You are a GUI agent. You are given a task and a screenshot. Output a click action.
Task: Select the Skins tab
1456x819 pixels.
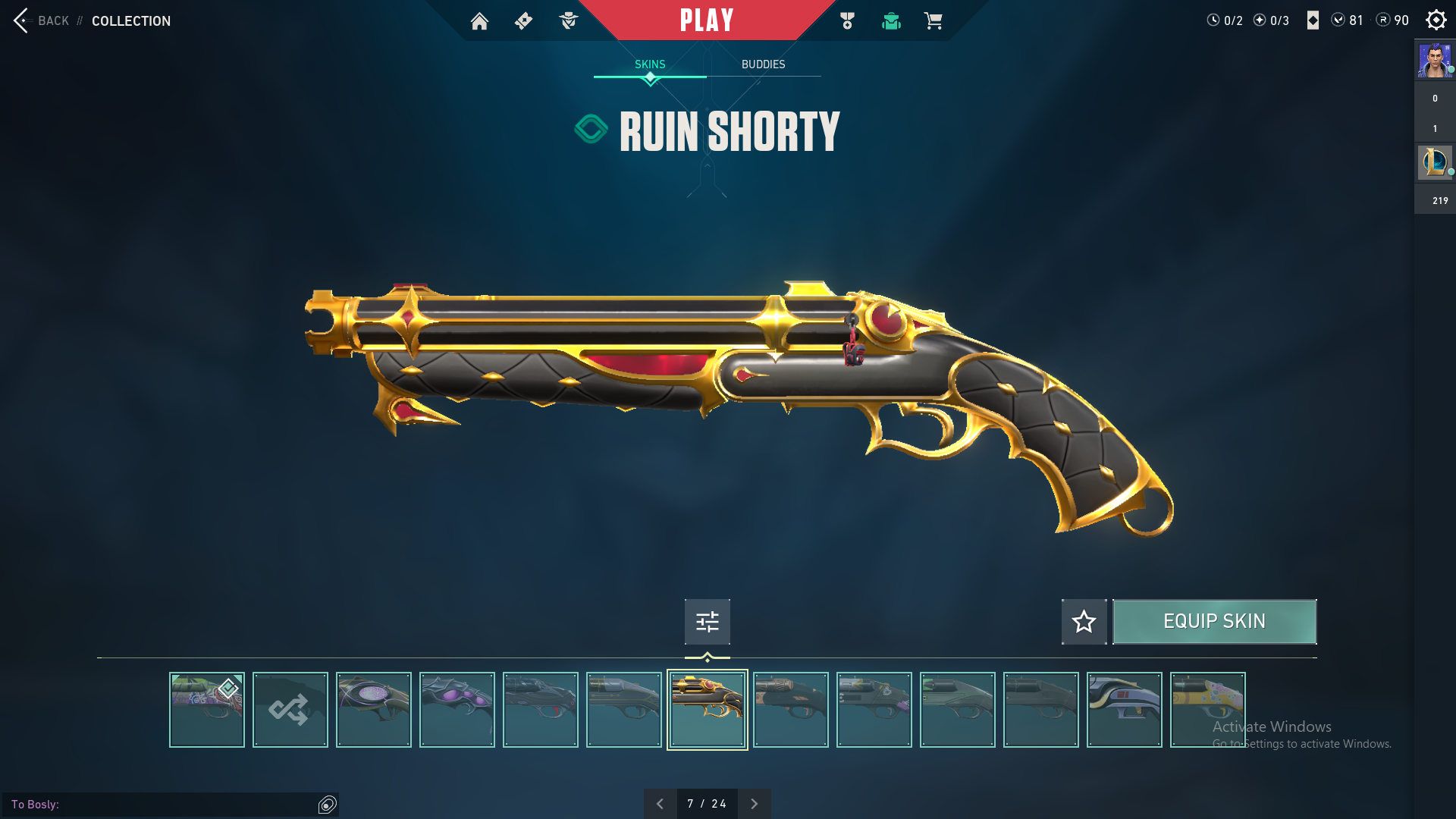(650, 64)
